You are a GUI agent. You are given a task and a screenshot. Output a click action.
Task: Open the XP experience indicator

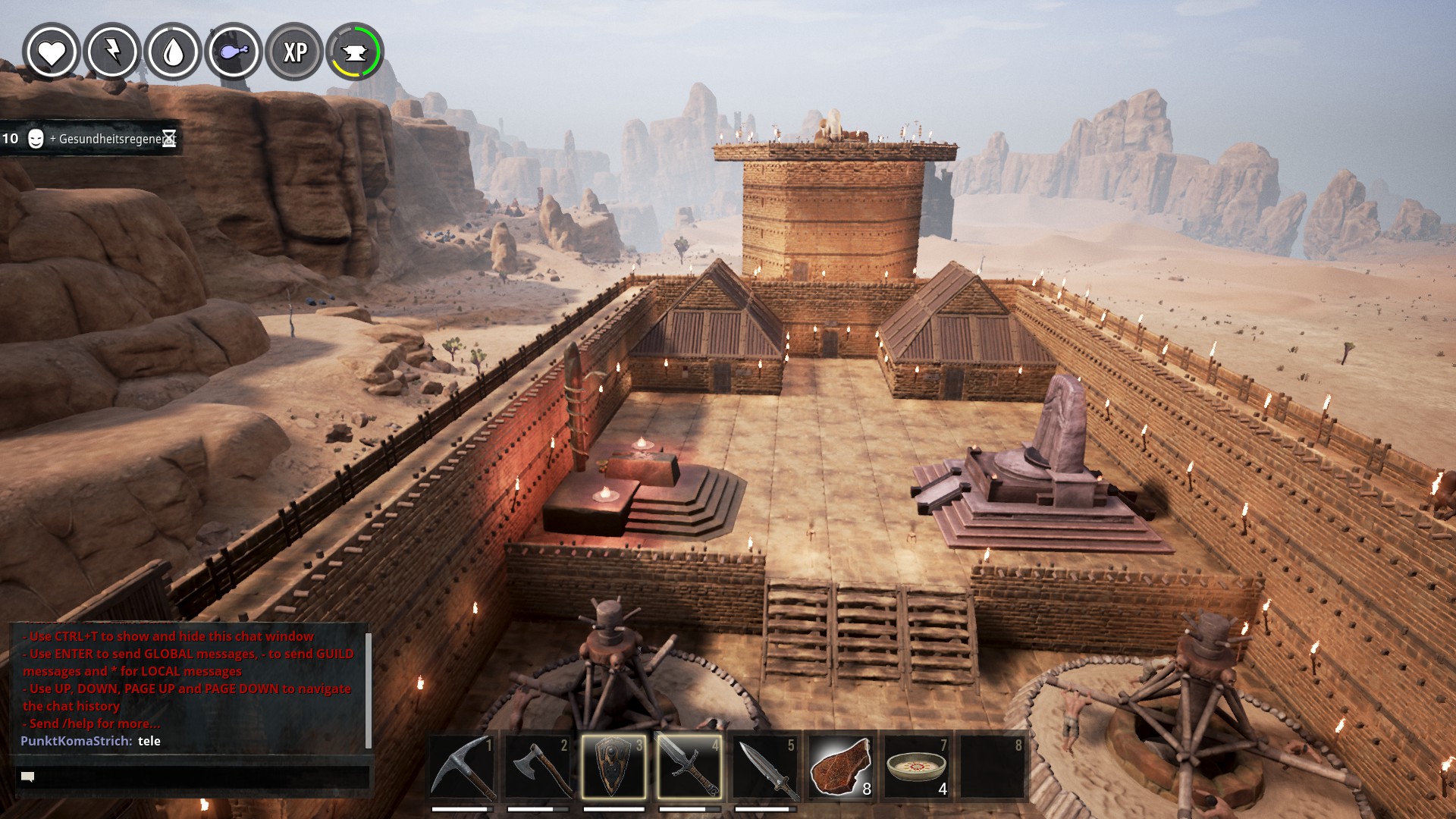click(x=295, y=52)
